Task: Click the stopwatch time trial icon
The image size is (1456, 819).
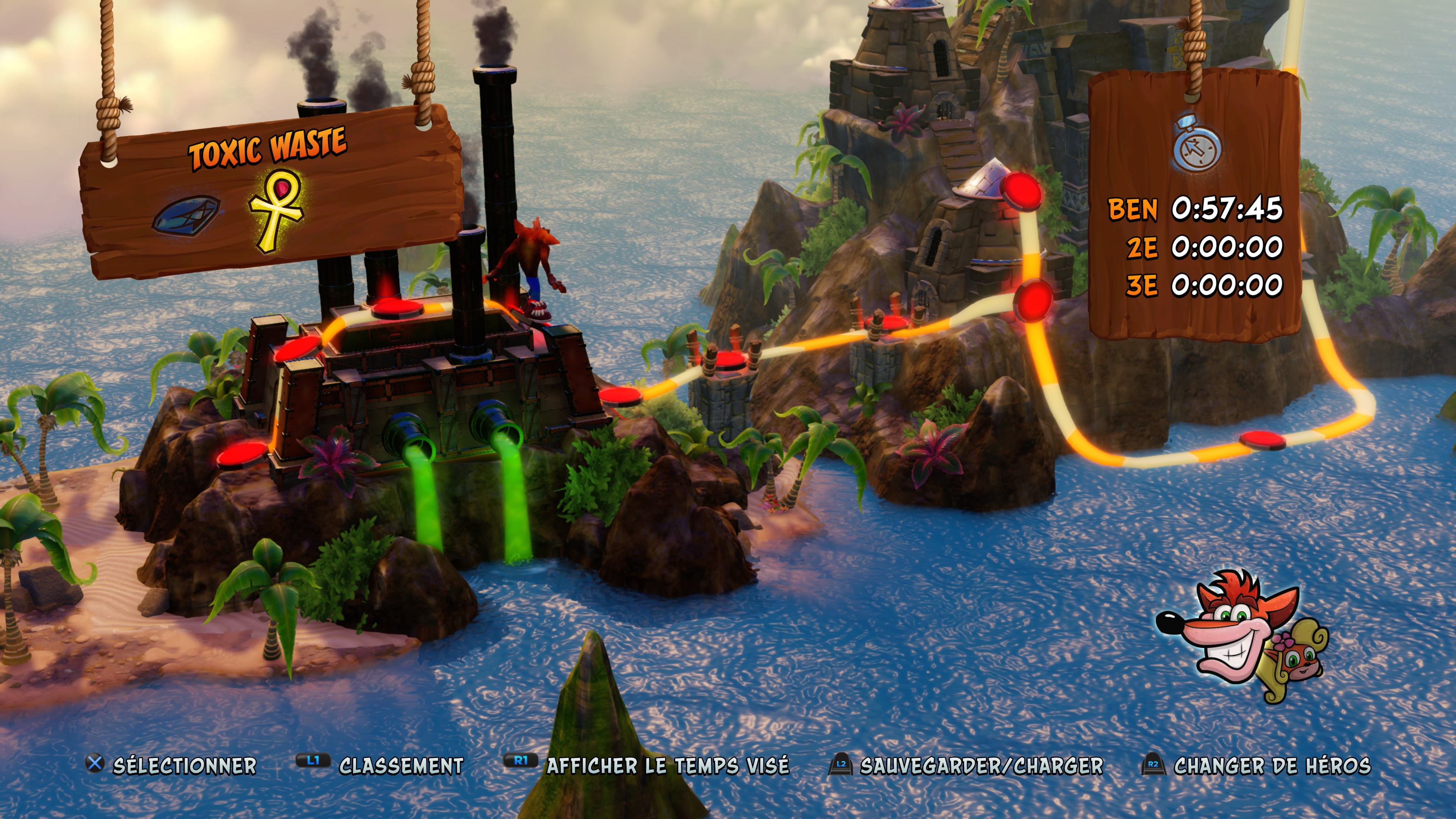Action: (x=1197, y=144)
